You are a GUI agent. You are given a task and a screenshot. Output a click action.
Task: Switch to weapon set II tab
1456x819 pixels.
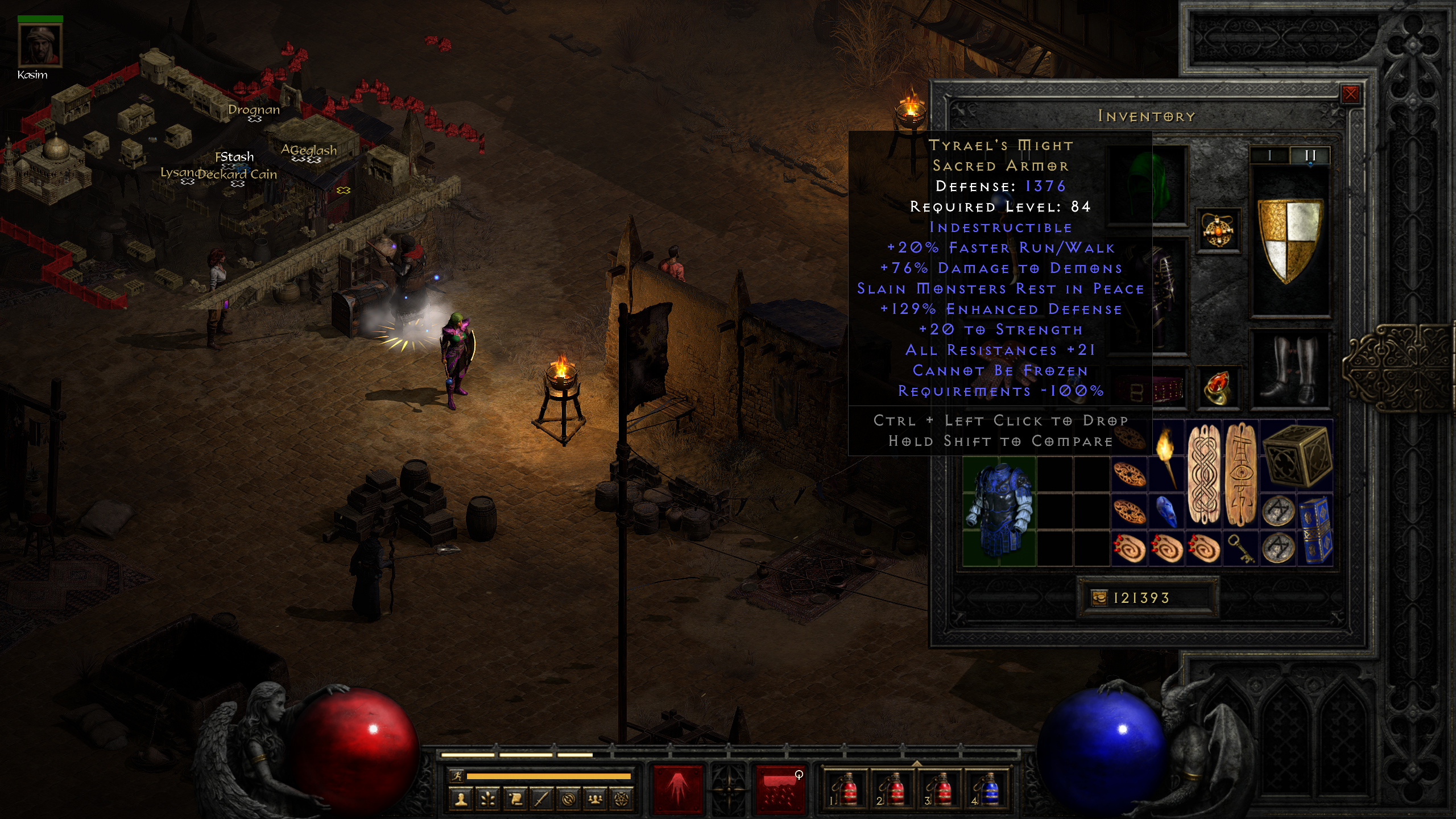pos(1310,156)
